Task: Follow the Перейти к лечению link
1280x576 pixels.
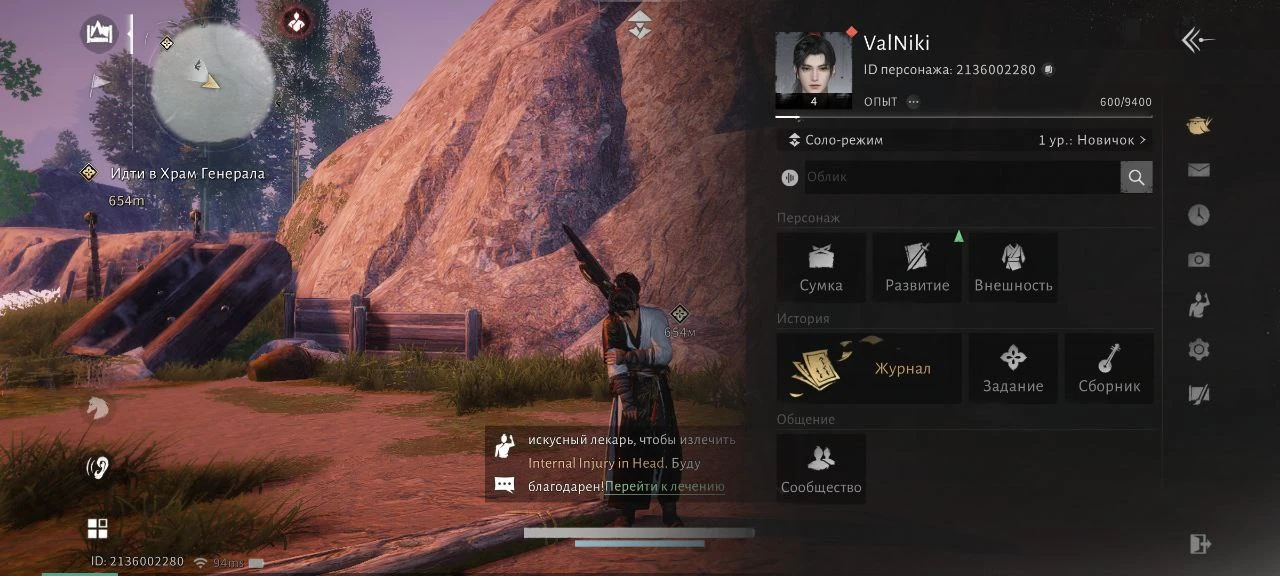Action: pyautogui.click(x=664, y=487)
